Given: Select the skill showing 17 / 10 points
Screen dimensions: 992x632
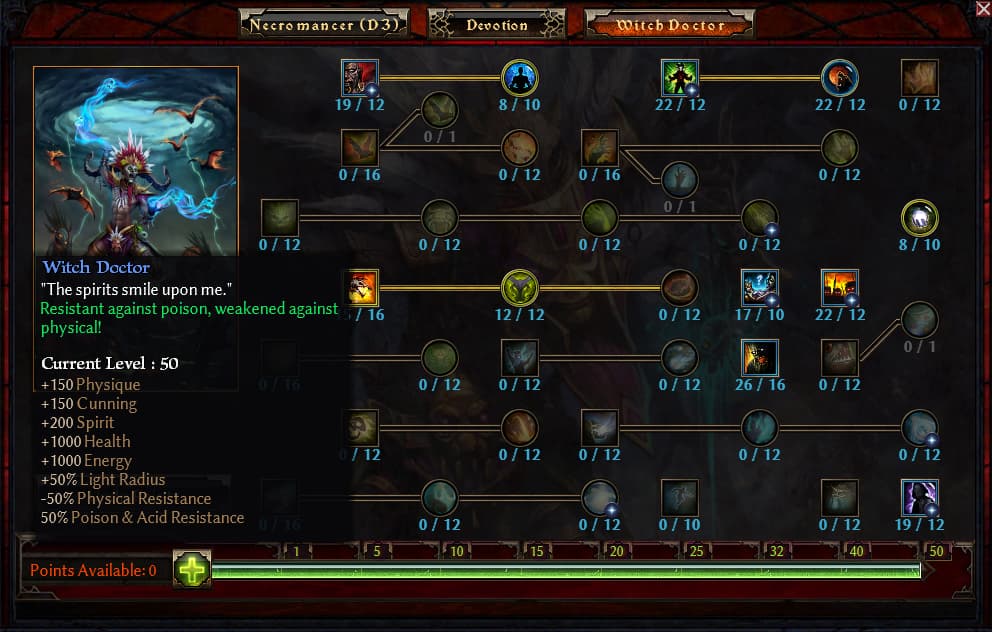Looking at the screenshot, I should pyautogui.click(x=760, y=288).
